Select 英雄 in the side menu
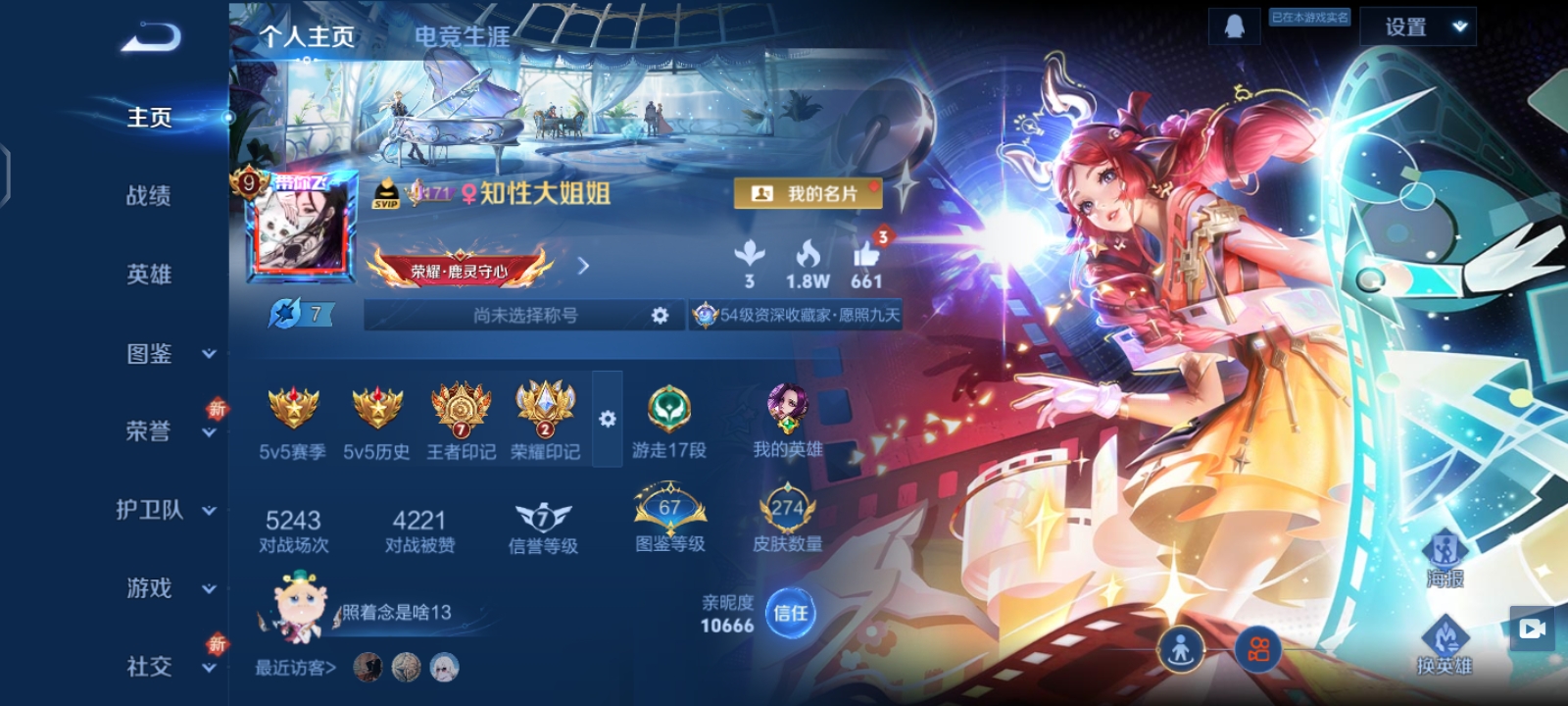Screen dimensions: 1568x706 tap(149, 275)
